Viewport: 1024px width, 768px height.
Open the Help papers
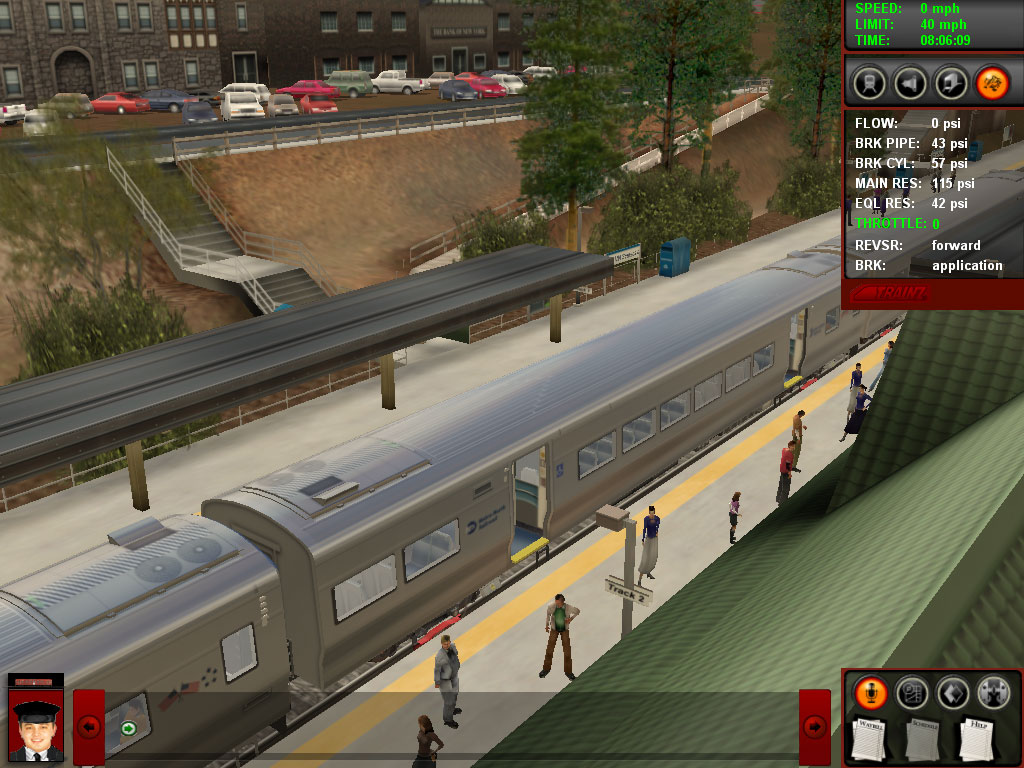click(x=977, y=739)
